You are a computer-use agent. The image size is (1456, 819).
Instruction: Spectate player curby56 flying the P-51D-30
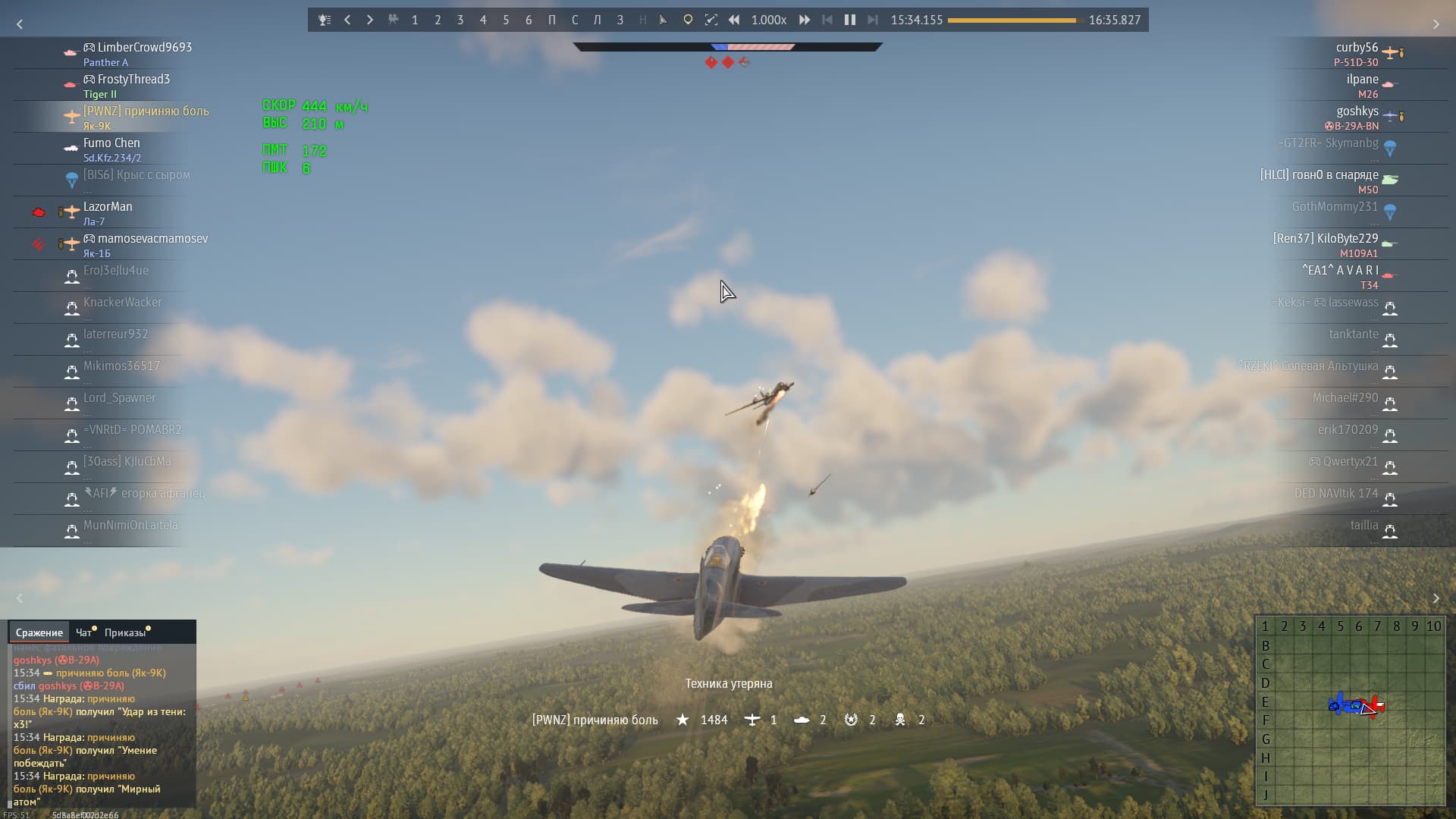[x=1356, y=53]
